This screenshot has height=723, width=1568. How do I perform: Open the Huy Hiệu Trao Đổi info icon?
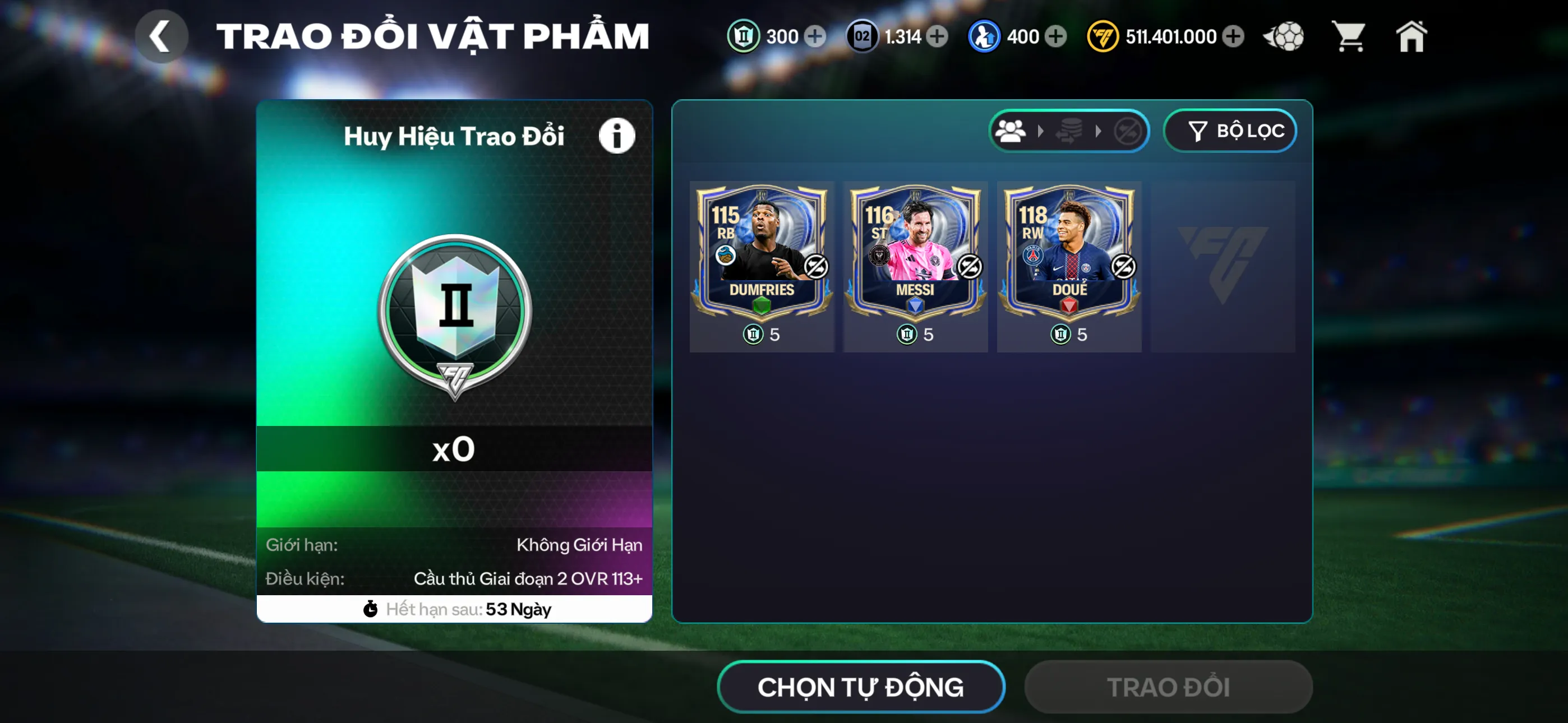click(616, 136)
